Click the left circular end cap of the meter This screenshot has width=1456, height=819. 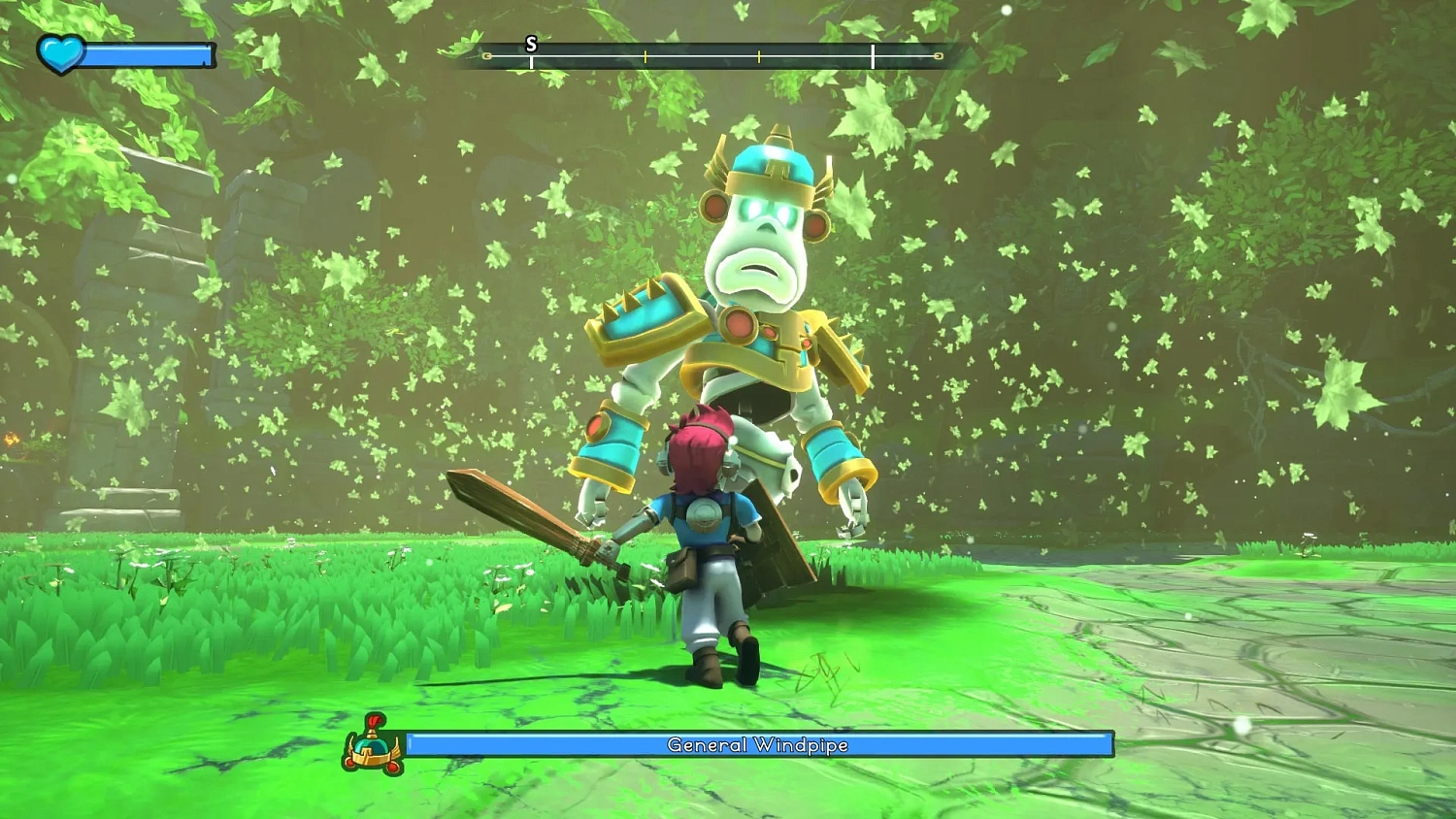(x=485, y=55)
